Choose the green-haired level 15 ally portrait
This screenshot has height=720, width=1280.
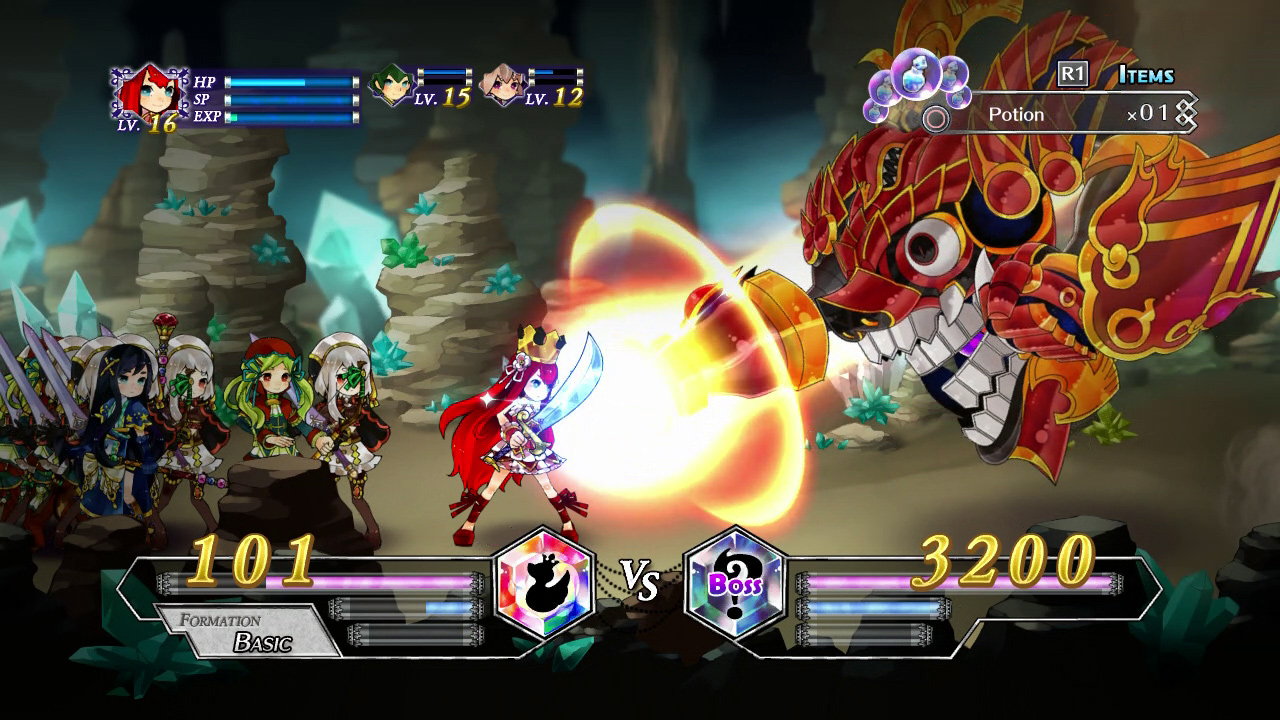391,86
